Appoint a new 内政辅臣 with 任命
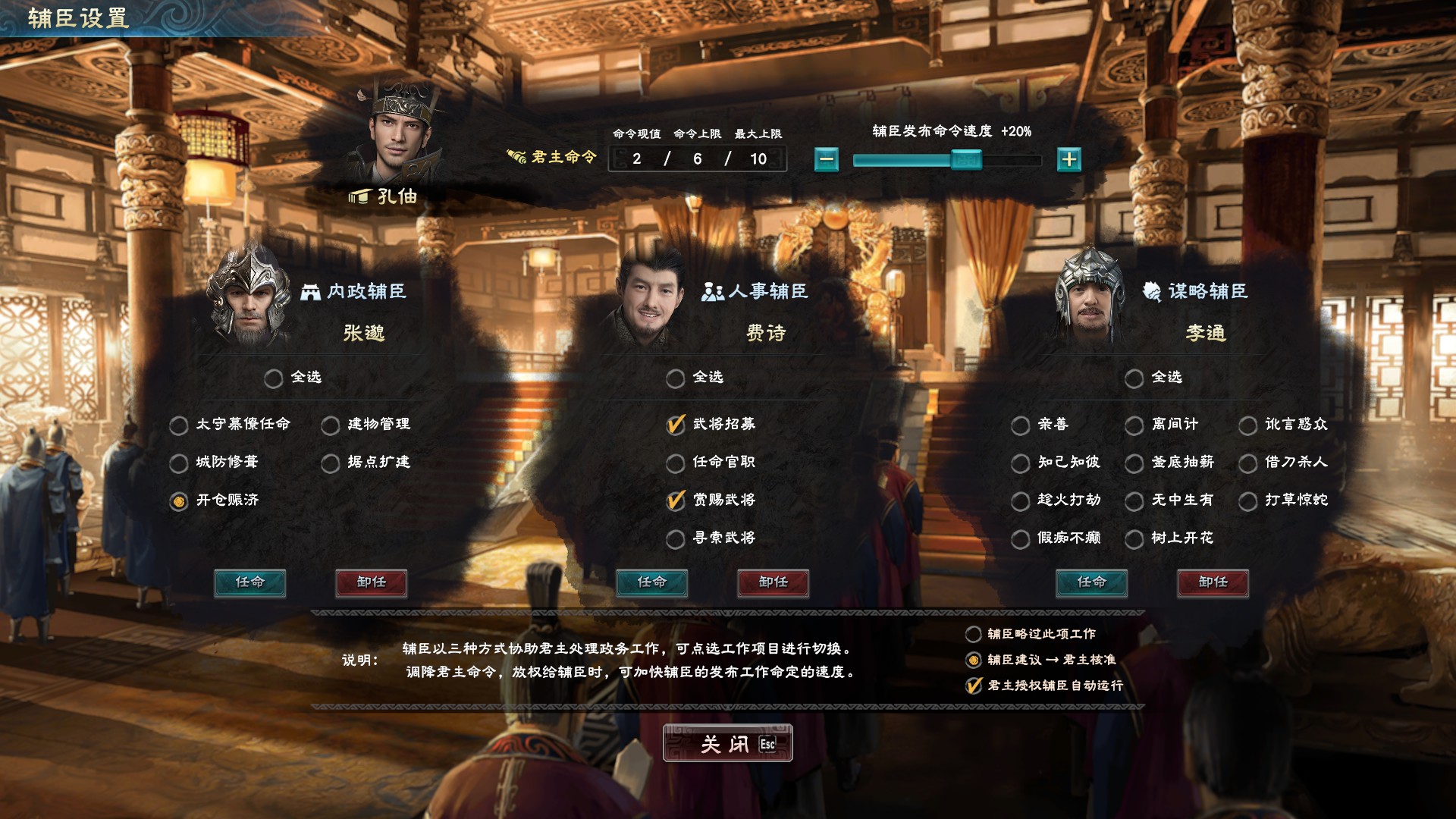Viewport: 1456px width, 819px height. 249,582
